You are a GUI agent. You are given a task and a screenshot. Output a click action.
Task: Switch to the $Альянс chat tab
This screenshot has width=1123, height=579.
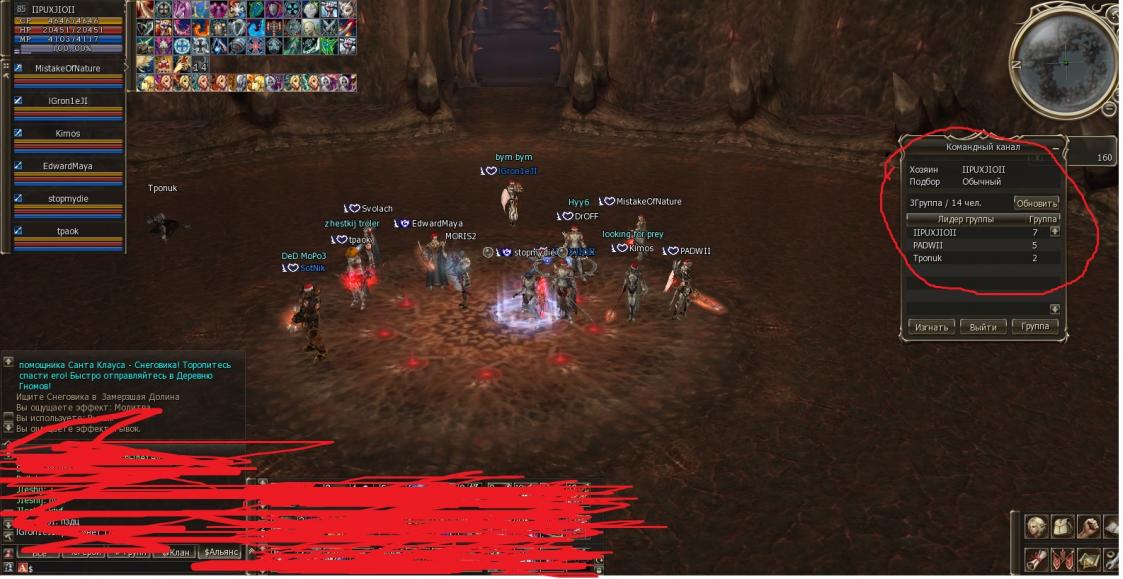[221, 552]
